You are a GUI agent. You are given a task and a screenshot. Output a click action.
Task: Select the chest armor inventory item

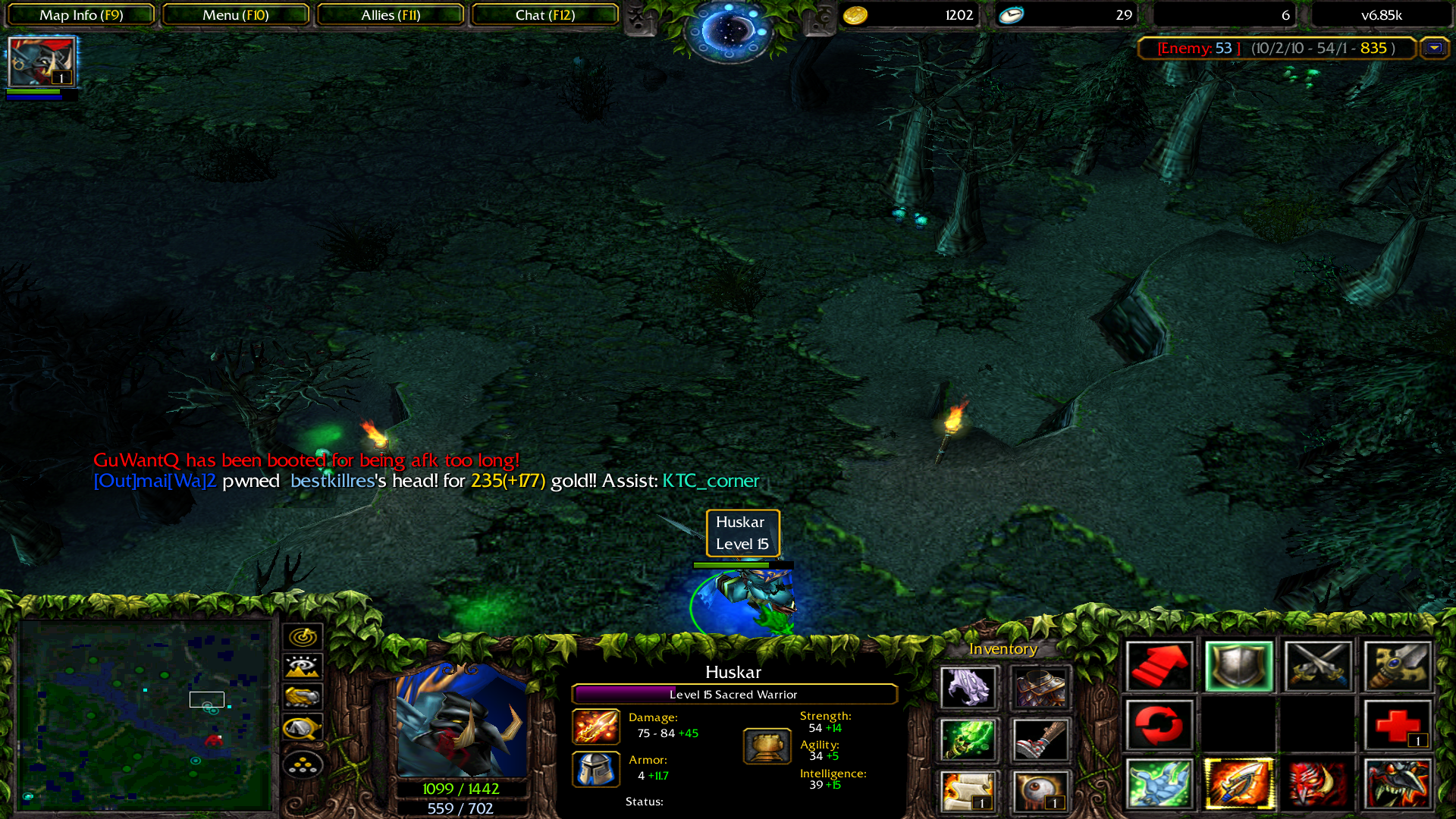[1040, 688]
